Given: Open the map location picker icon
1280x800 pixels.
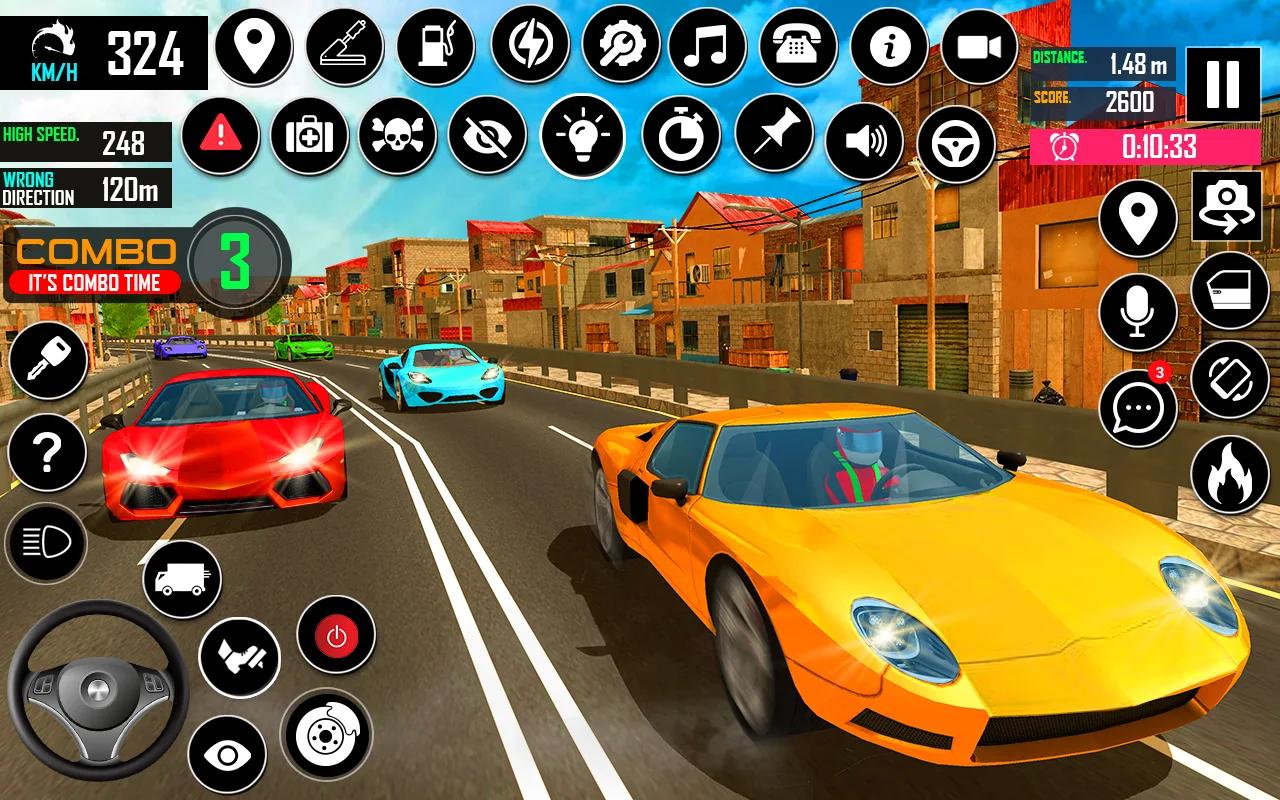Looking at the screenshot, I should pos(255,45).
